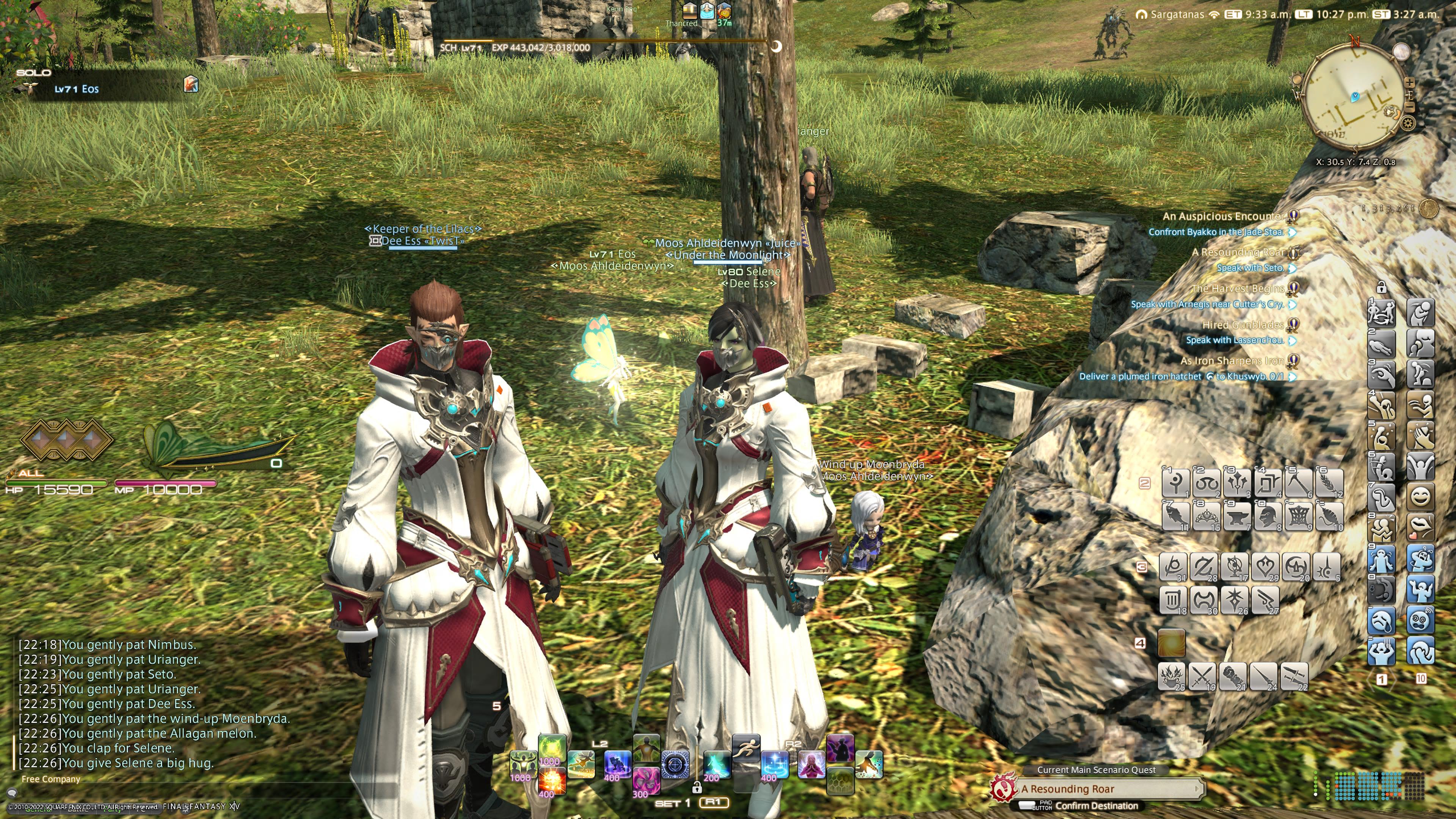Activate the blue targeting-circle ability
The height and width of the screenshot is (819, 1456).
pos(675,764)
